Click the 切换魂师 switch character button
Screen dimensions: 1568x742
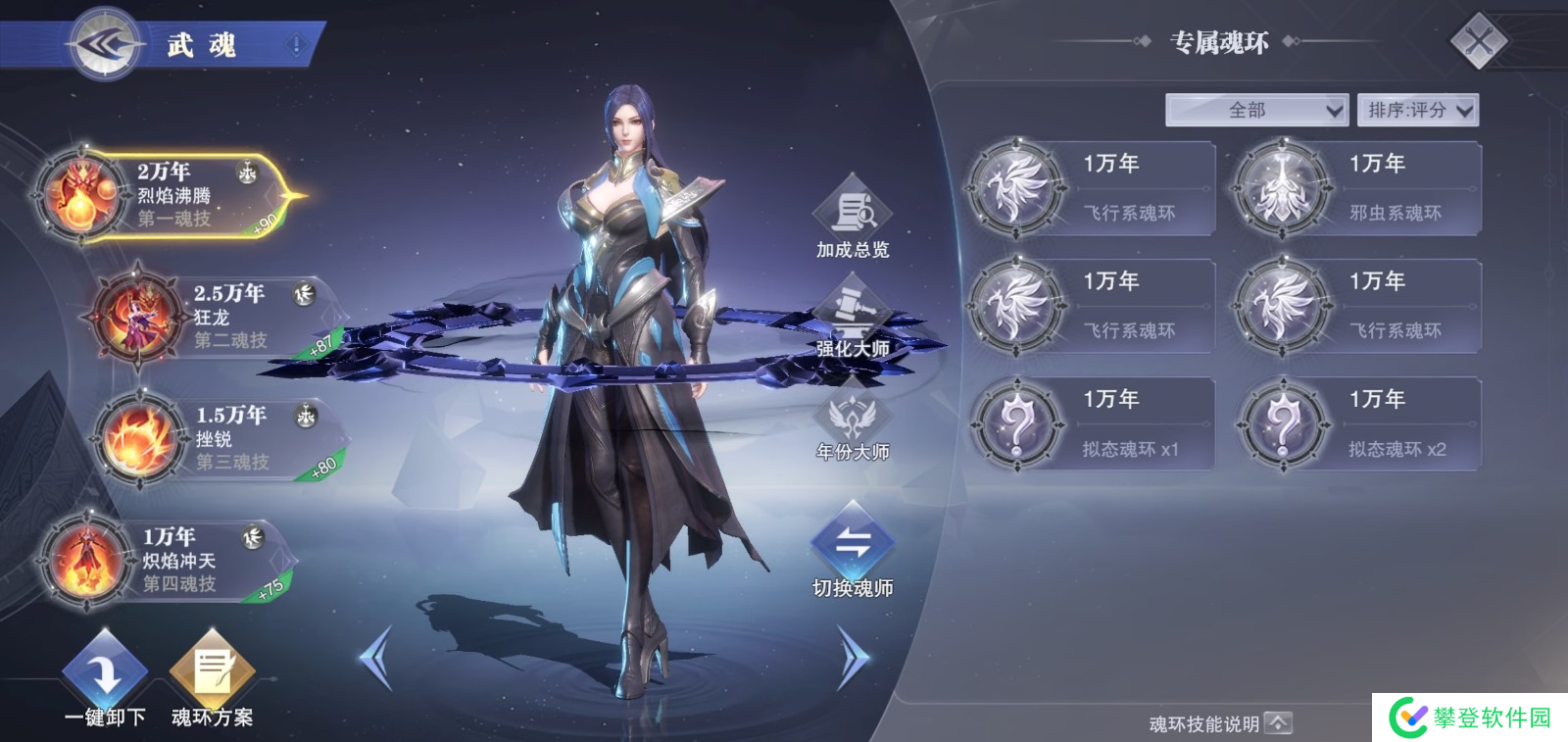pyautogui.click(x=853, y=550)
